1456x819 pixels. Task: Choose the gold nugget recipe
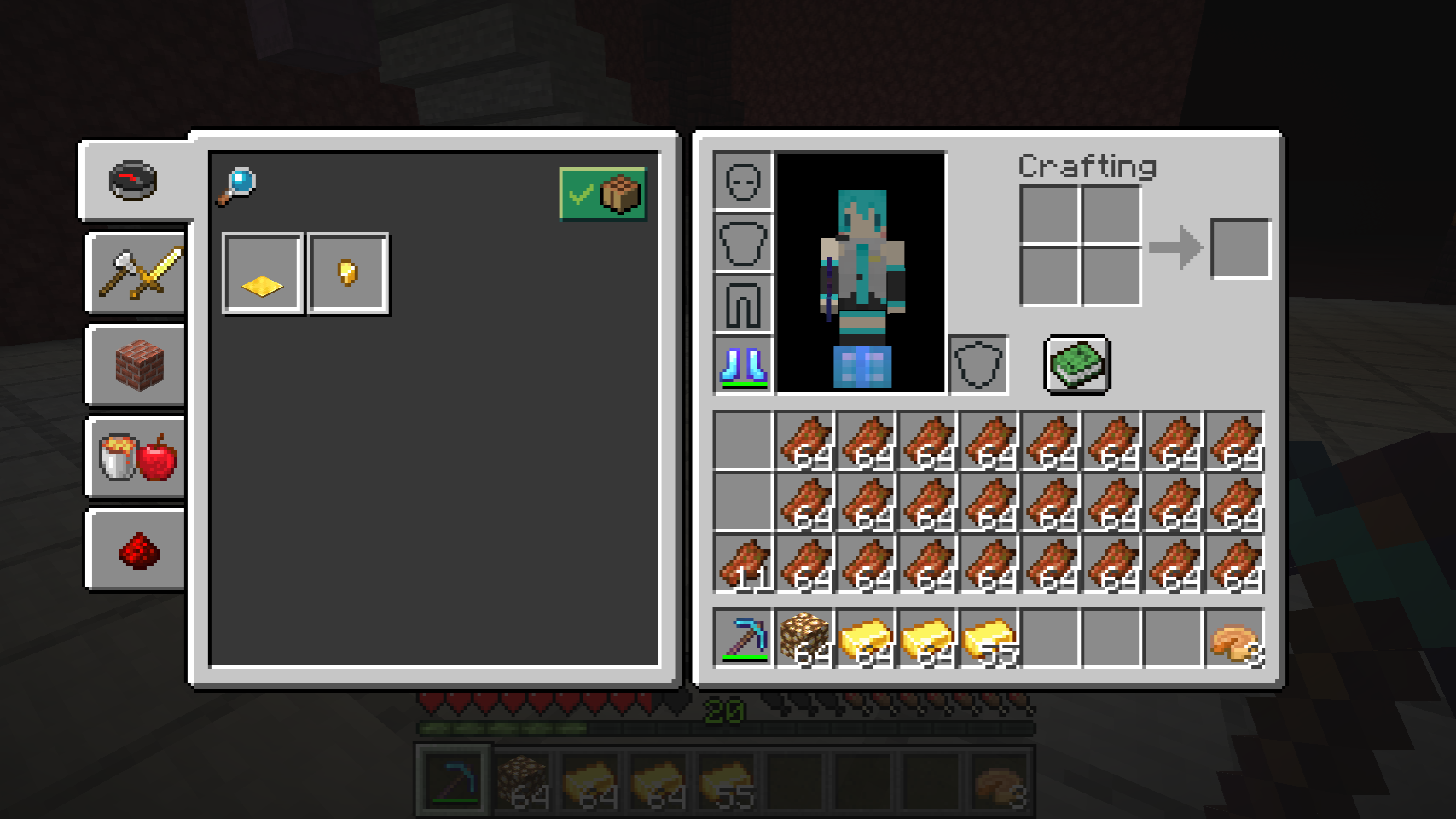[348, 275]
